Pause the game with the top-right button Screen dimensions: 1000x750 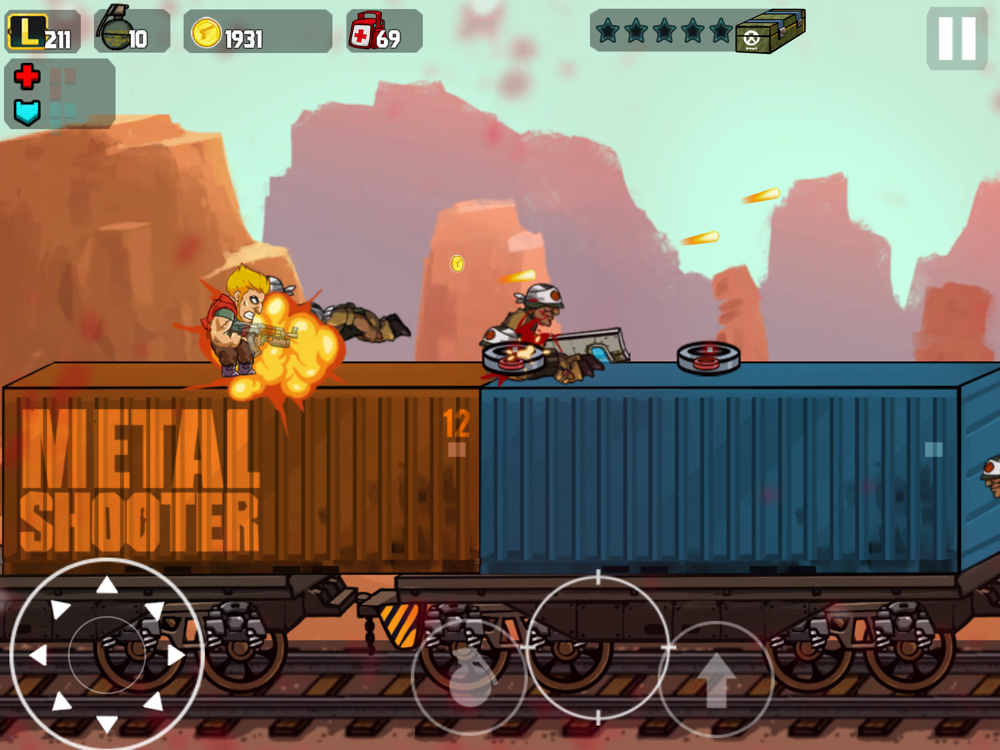[x=956, y=39]
